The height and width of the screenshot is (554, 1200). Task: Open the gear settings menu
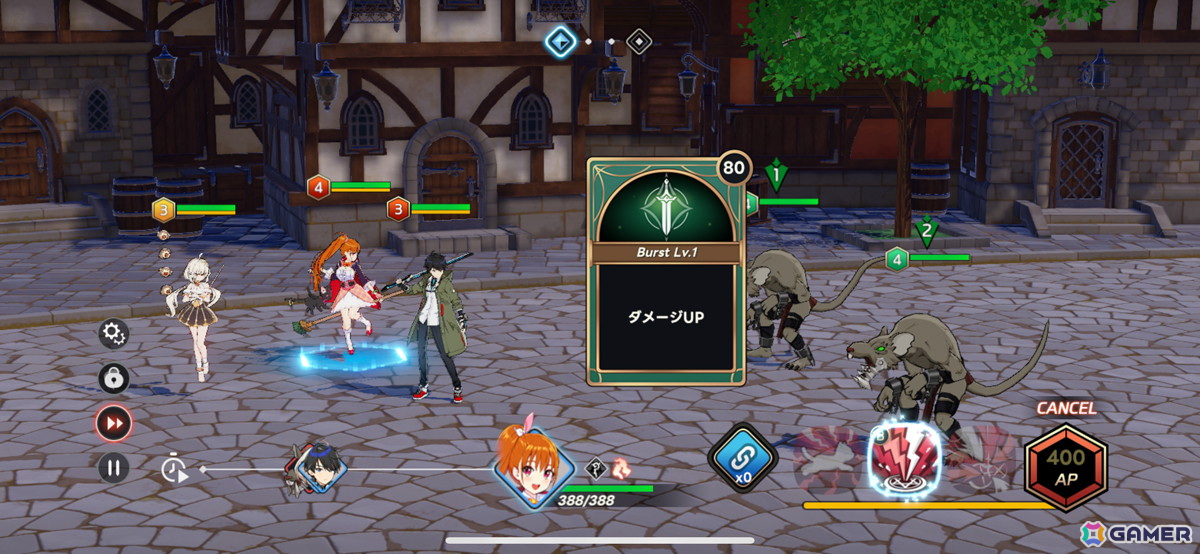[x=113, y=333]
